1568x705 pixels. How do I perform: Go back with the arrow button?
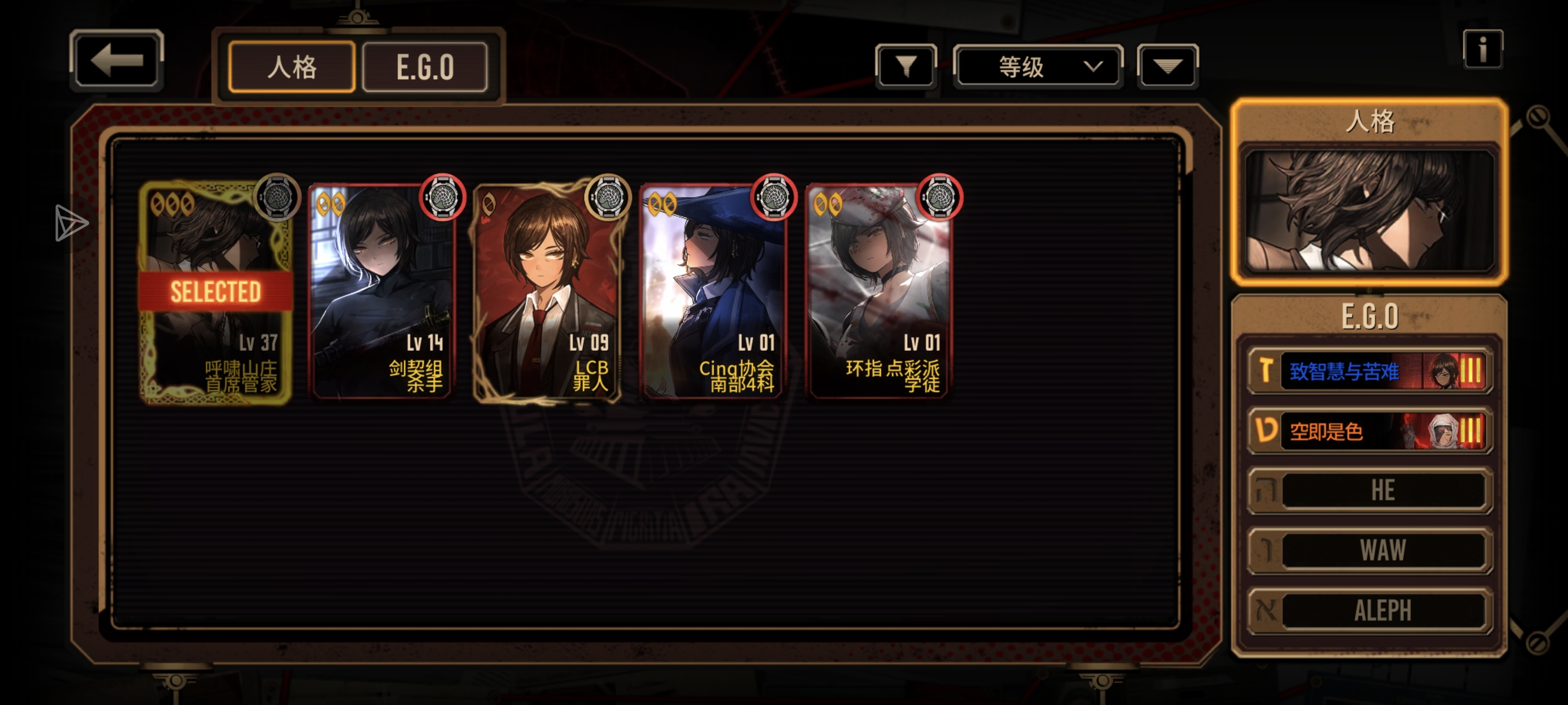pos(116,61)
